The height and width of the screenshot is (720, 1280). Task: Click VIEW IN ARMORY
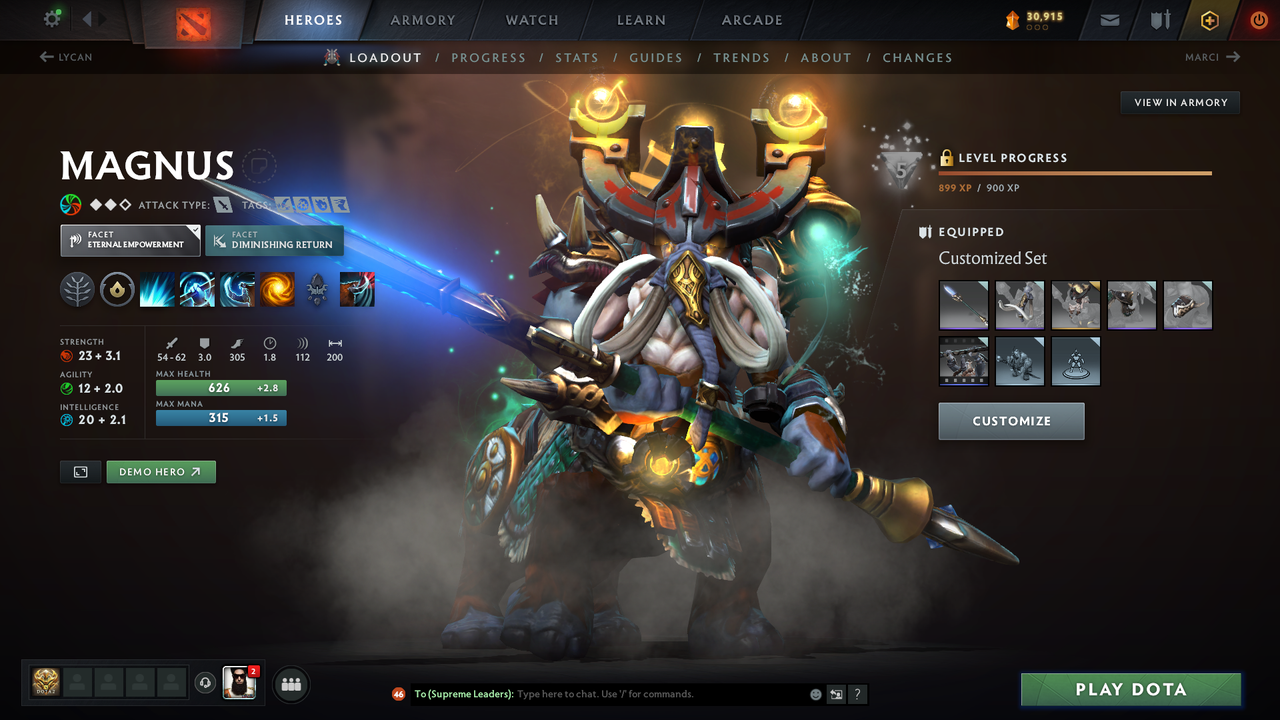tap(1179, 102)
